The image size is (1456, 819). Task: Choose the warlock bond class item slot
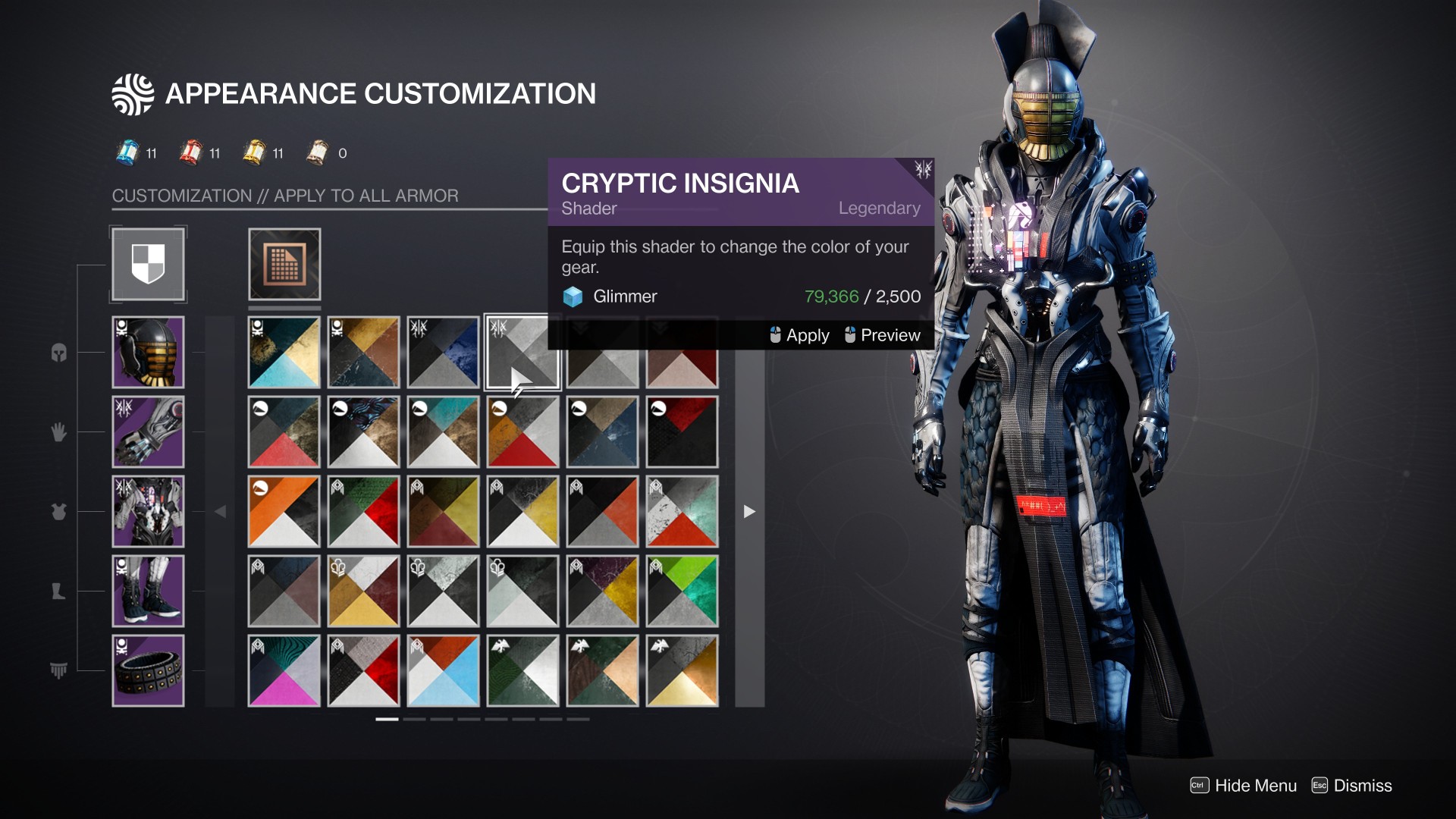click(x=148, y=671)
